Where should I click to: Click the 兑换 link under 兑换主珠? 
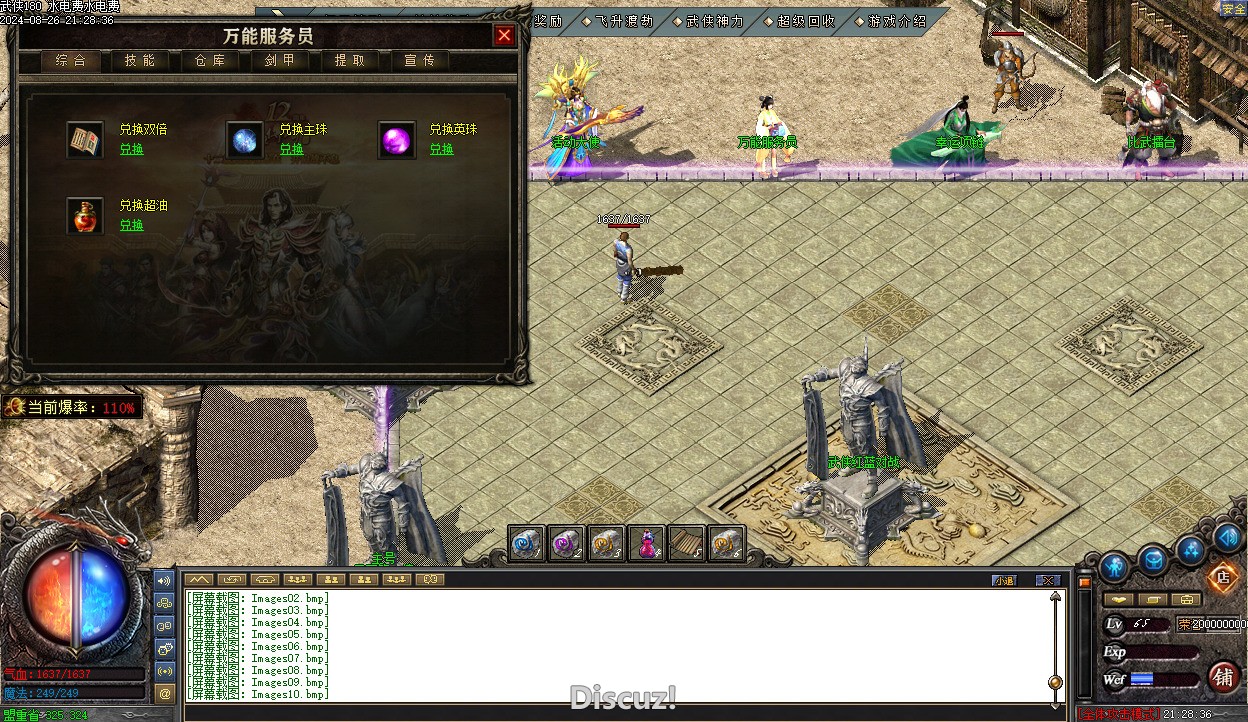coord(291,149)
